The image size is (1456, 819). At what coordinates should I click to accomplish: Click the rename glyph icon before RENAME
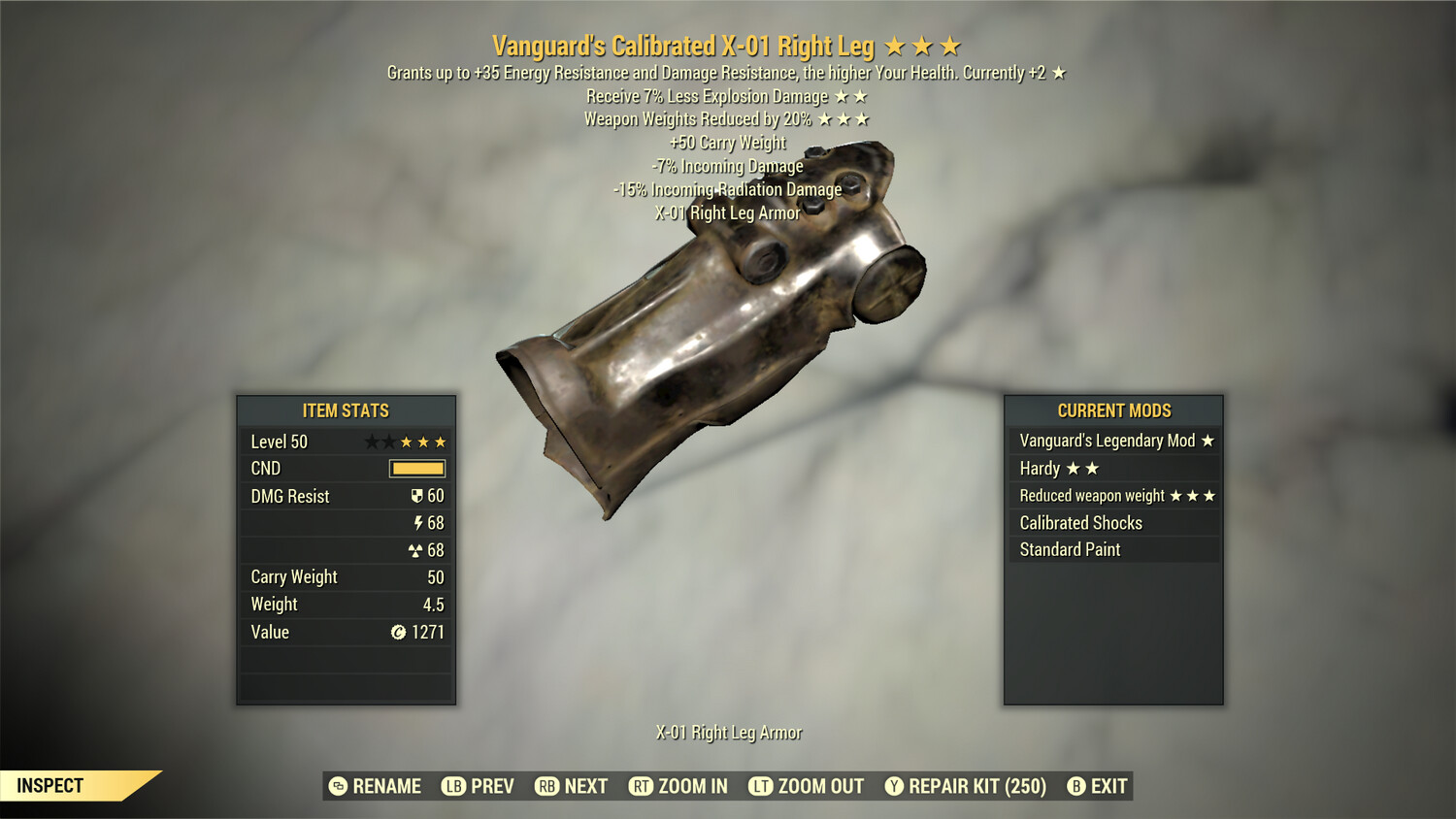click(336, 786)
